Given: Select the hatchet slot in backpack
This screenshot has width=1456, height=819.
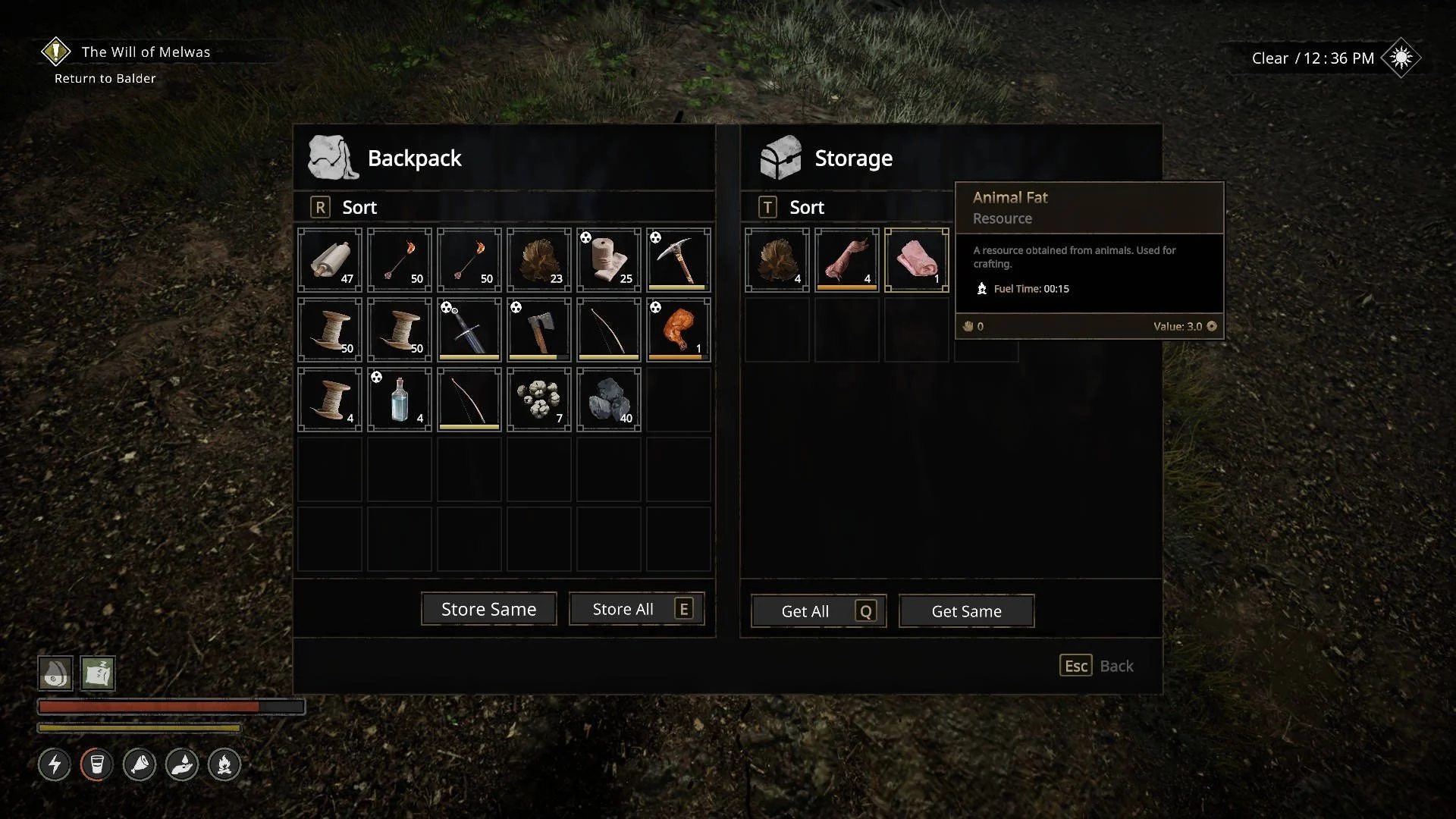Looking at the screenshot, I should tap(538, 329).
